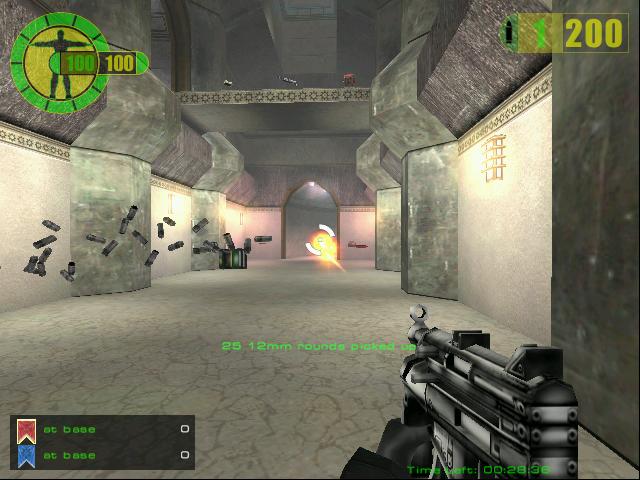Click the red team flag icon
Screen dimensions: 640x480
click(27, 431)
